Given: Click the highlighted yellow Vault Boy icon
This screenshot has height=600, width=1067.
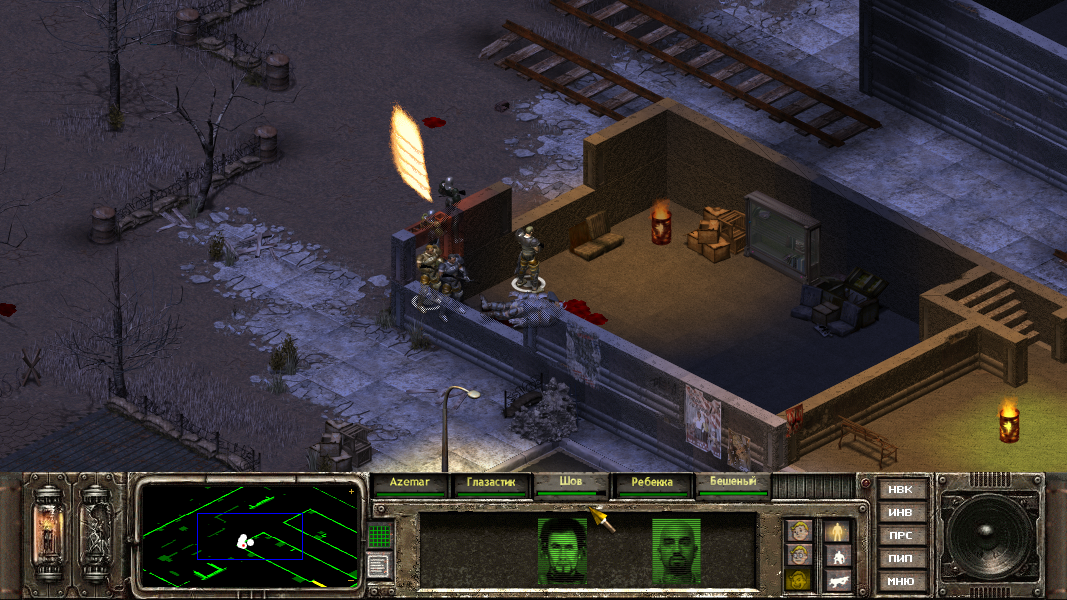Looking at the screenshot, I should [x=798, y=580].
